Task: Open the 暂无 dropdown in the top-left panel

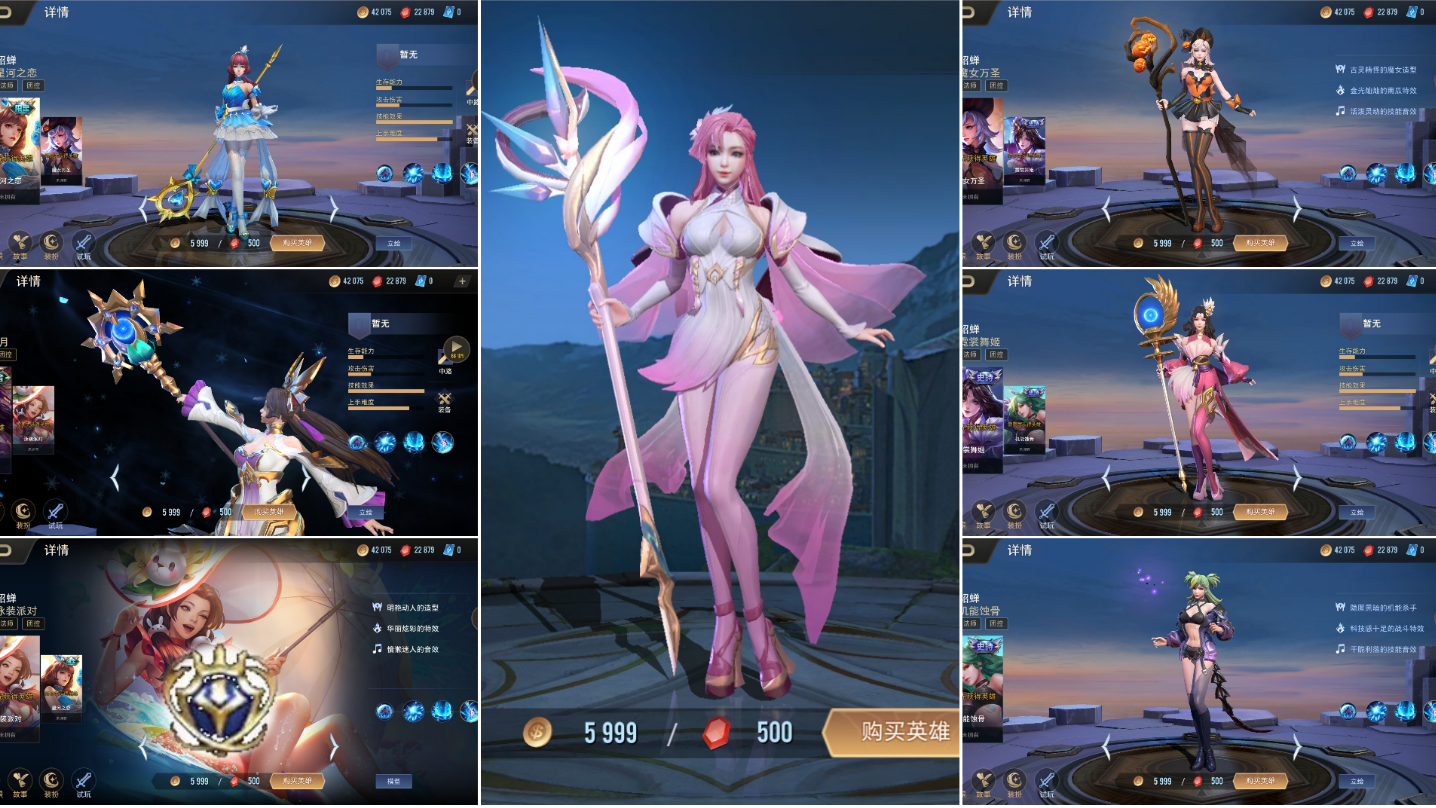Action: pos(407,53)
